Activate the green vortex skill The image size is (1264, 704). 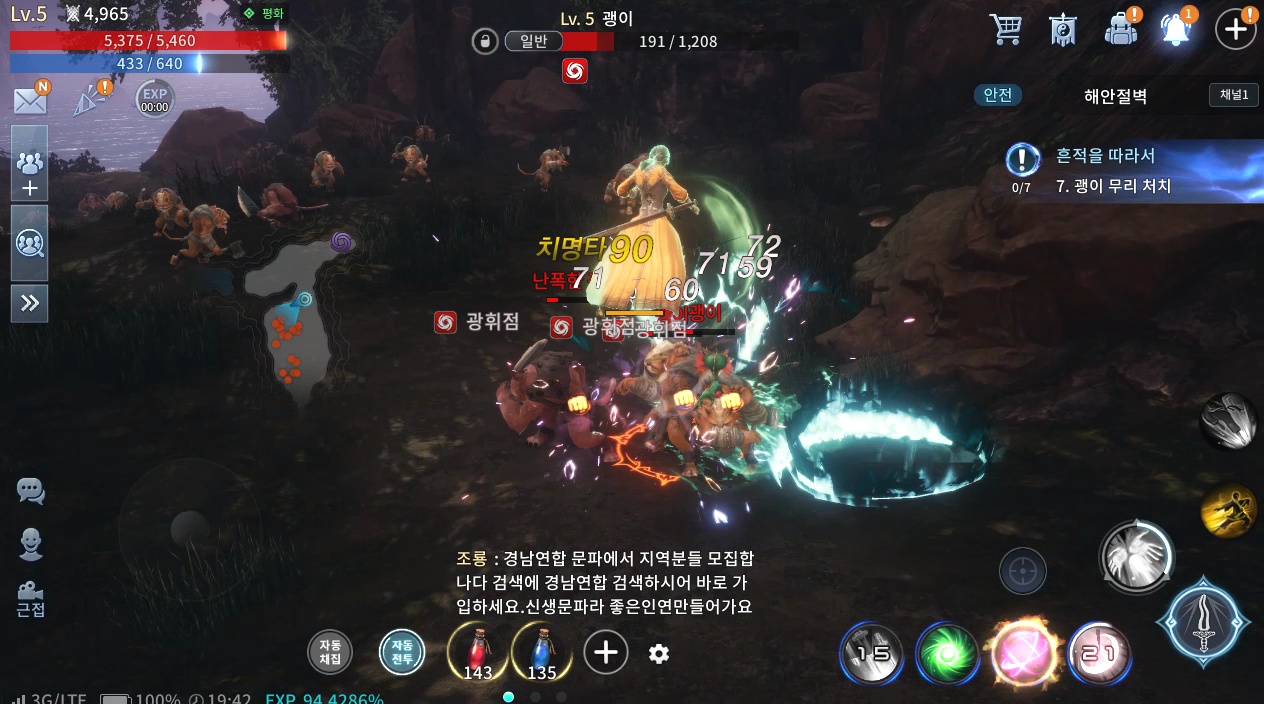[x=947, y=654]
